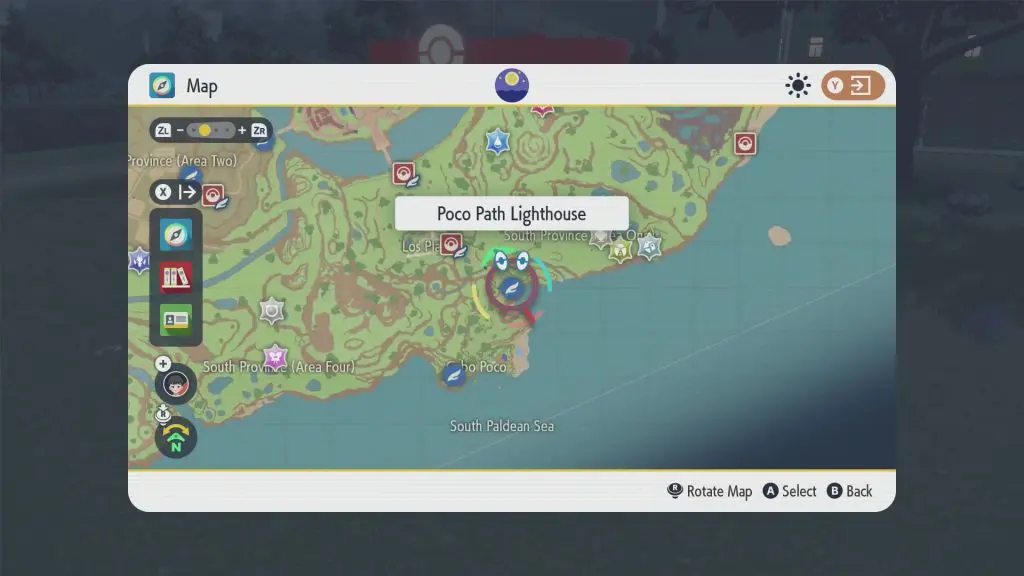The height and width of the screenshot is (576, 1024).
Task: Toggle the north-lock compass button
Action: [x=176, y=438]
